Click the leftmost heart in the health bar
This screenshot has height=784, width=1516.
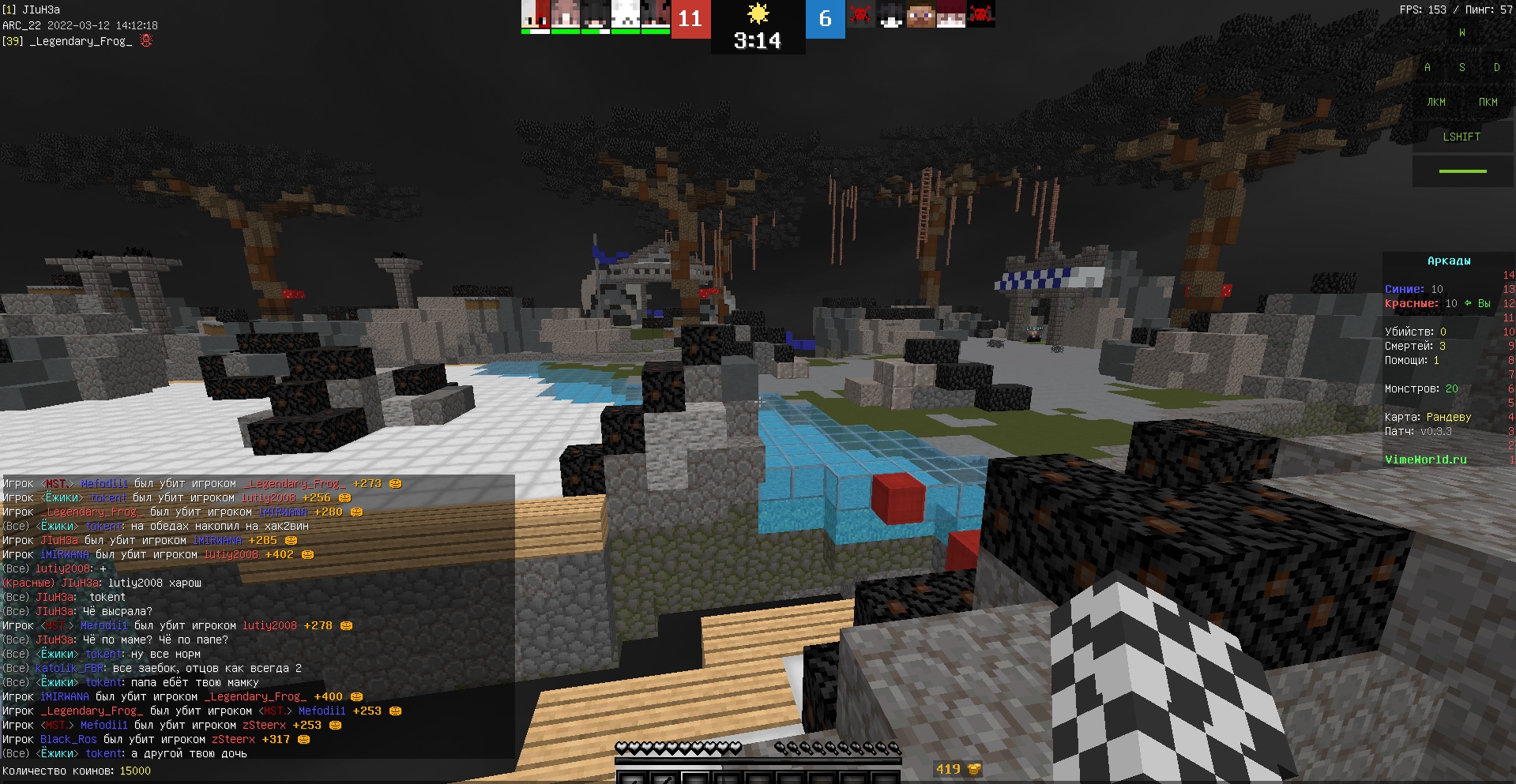623,748
